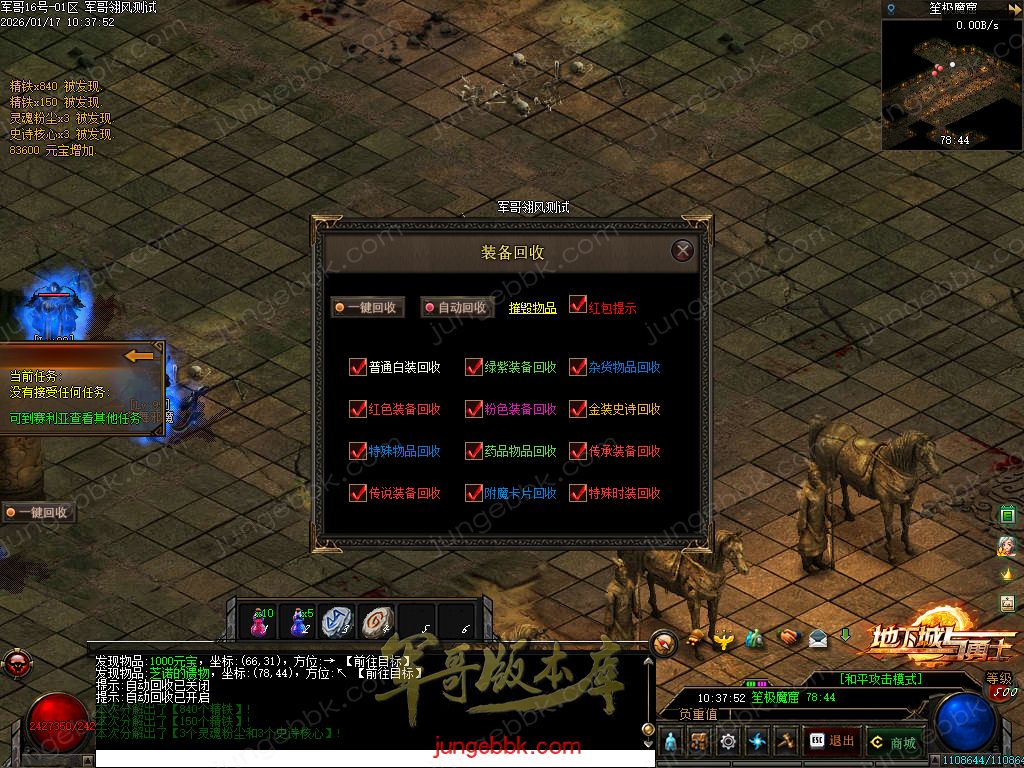Open the 摧毁物品 link
The image size is (1024, 768).
[x=532, y=308]
